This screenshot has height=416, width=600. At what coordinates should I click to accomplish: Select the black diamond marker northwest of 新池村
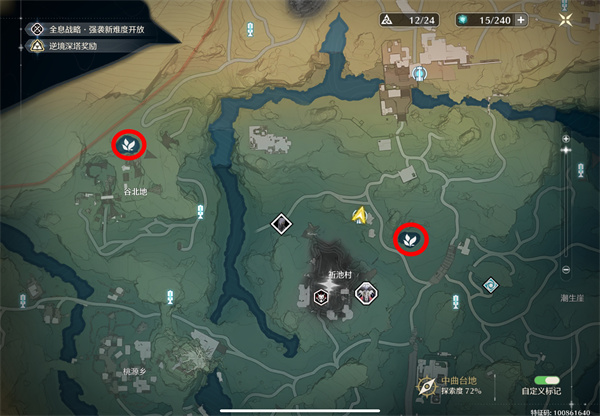[281, 224]
